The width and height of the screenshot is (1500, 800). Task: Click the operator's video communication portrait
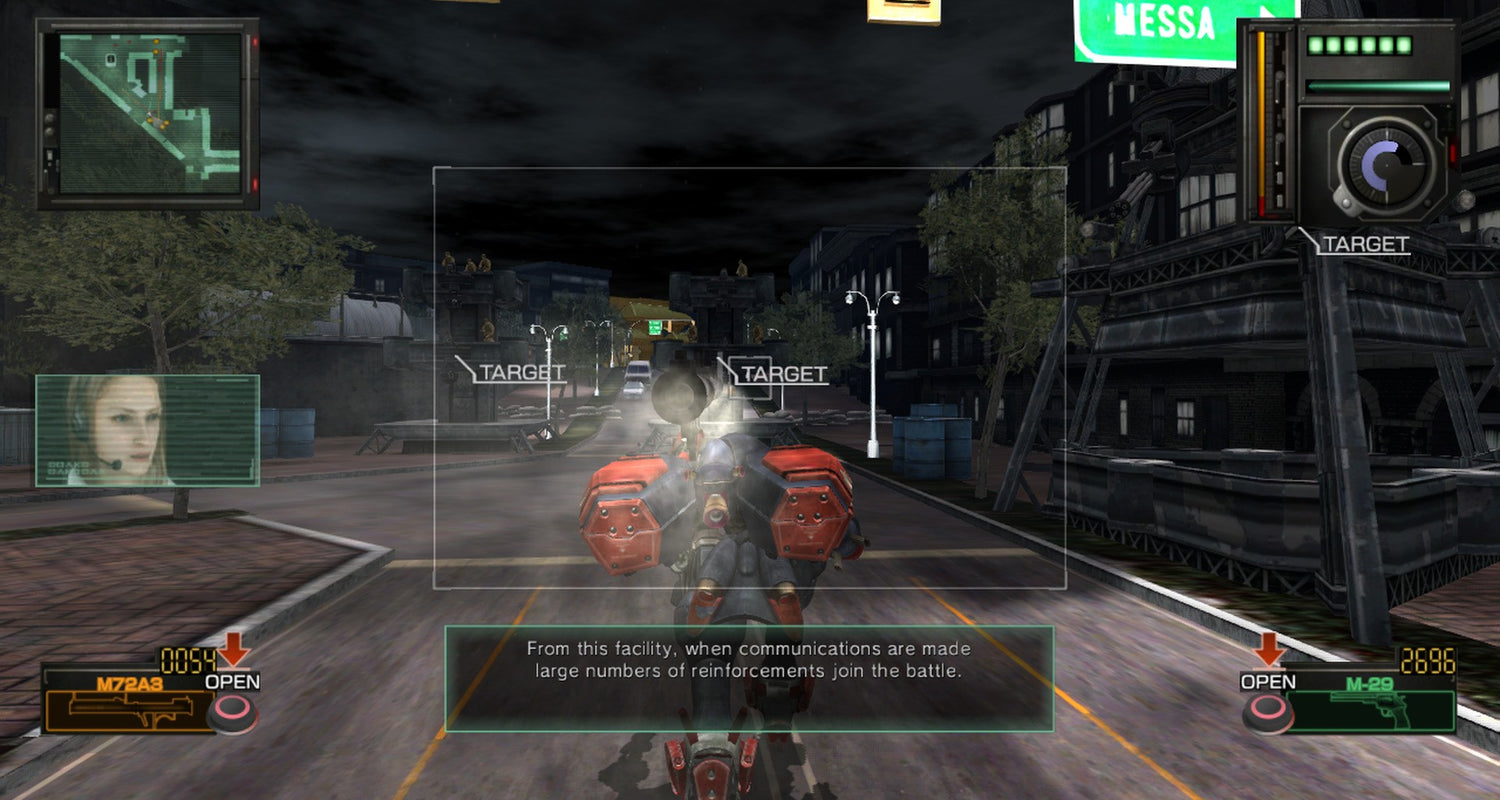[148, 432]
